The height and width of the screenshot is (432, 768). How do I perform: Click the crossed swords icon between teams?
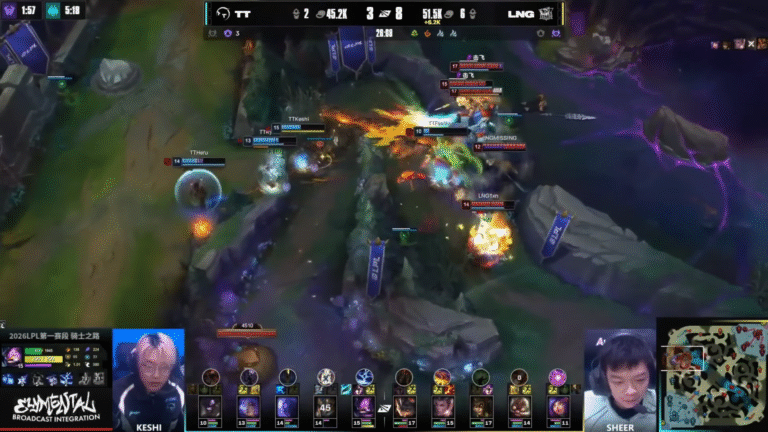pyautogui.click(x=384, y=409)
